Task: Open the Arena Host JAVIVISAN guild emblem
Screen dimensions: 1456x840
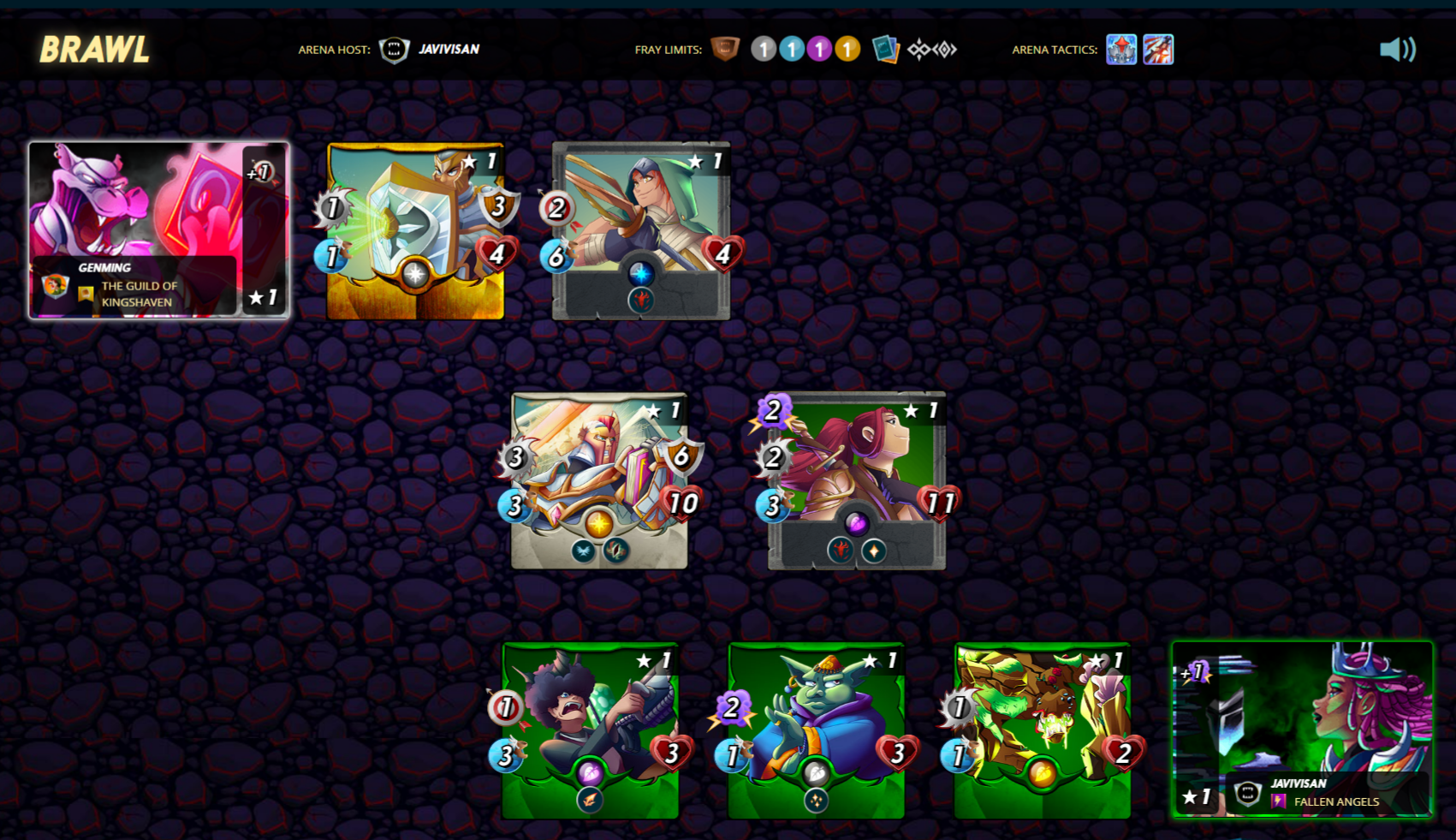Action: [x=394, y=50]
